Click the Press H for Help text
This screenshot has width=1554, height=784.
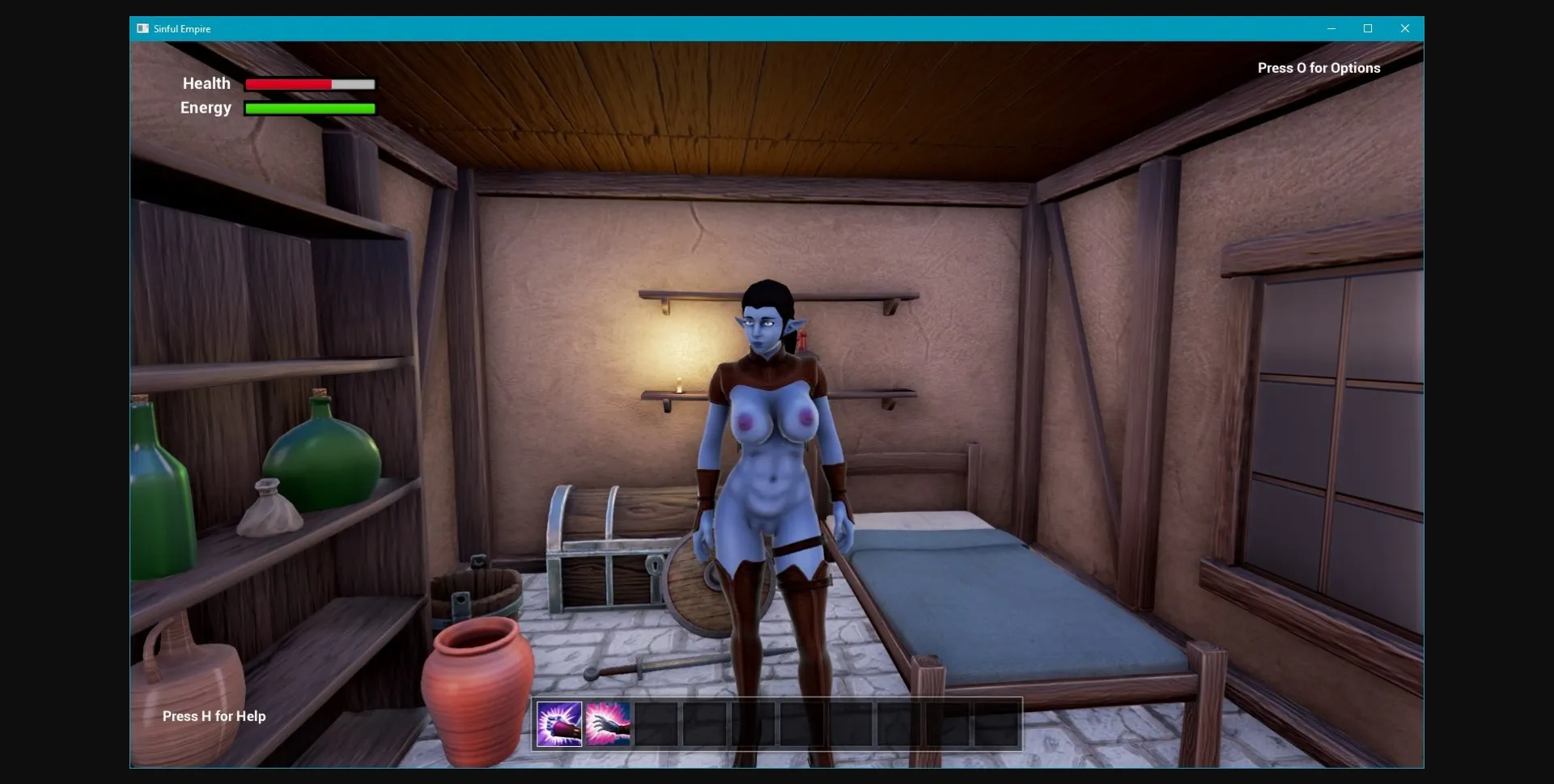point(213,716)
